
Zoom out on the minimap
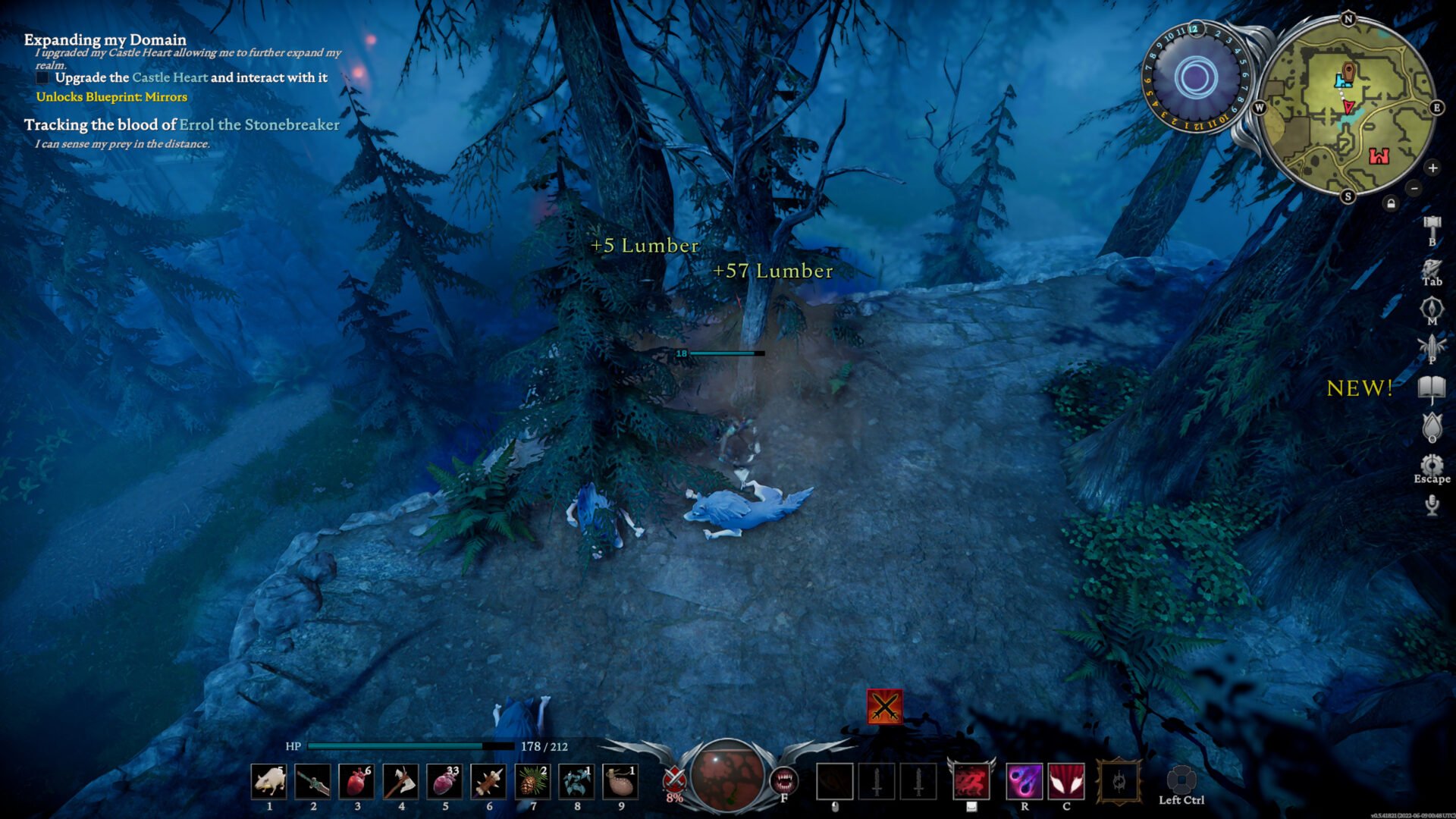(x=1414, y=187)
